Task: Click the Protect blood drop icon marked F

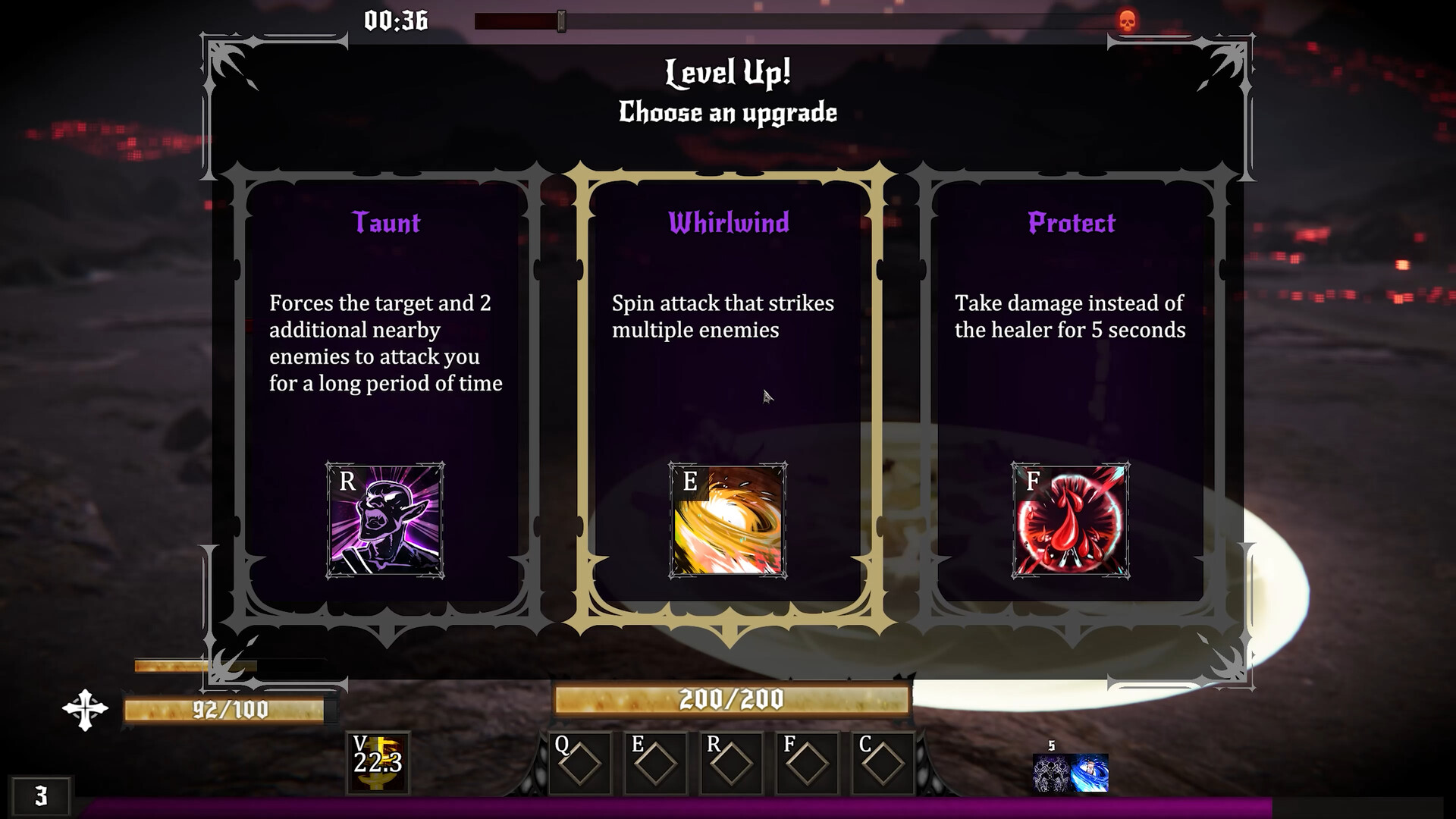Action: 1071,519
